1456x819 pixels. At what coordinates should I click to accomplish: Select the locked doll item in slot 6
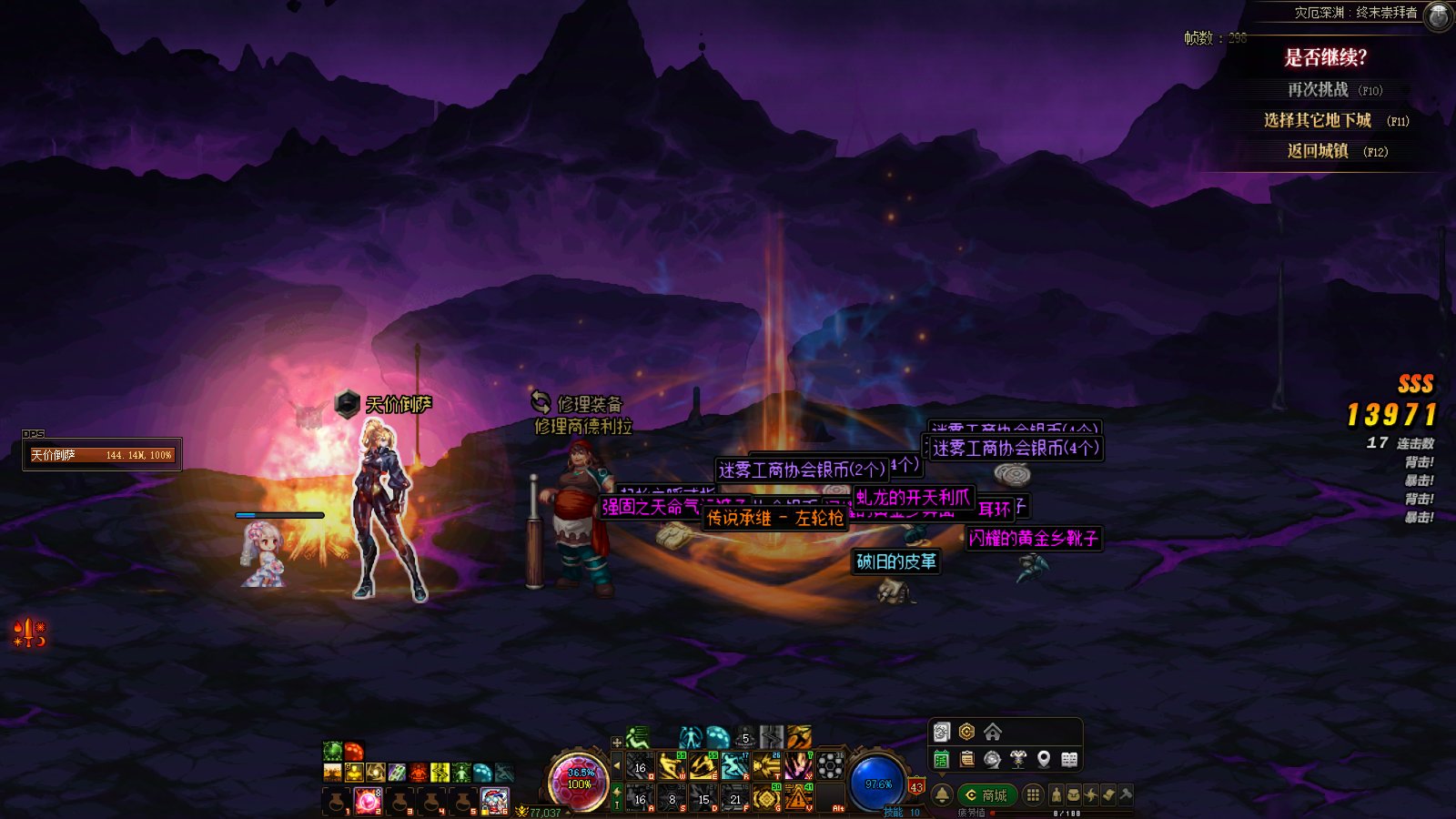coord(494,801)
